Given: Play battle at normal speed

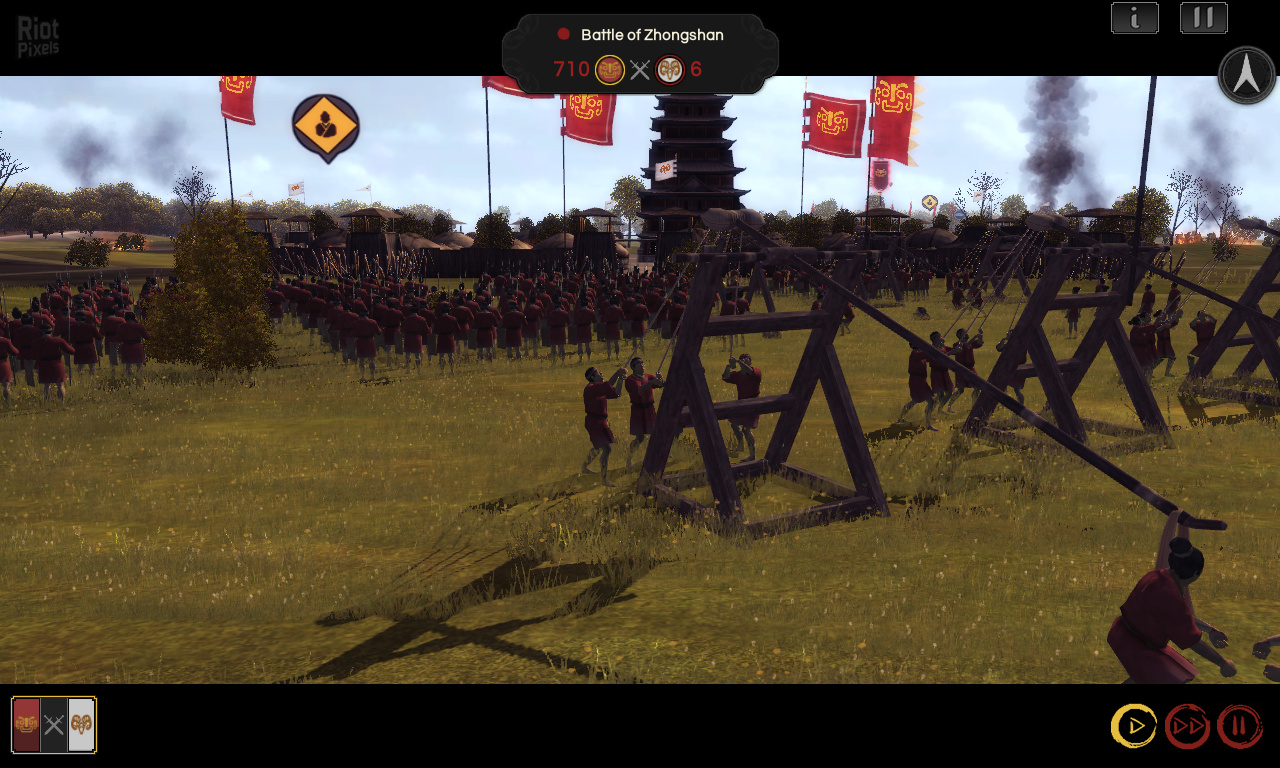Looking at the screenshot, I should pos(1134,726).
